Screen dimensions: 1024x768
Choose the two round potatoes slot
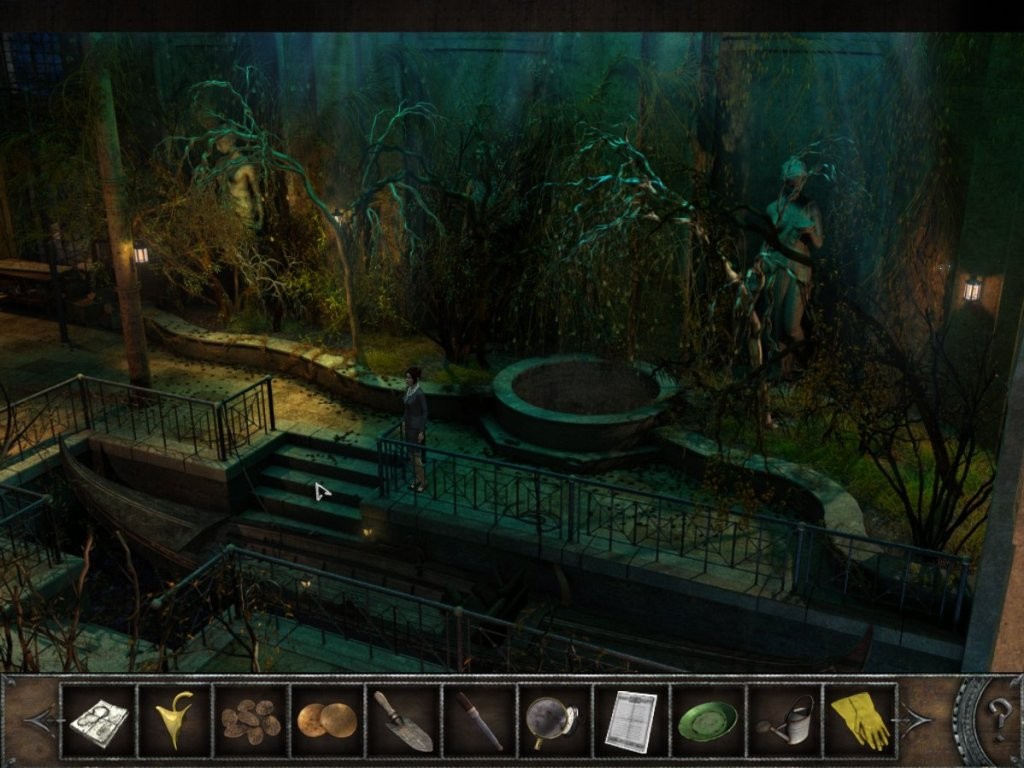pyautogui.click(x=327, y=720)
